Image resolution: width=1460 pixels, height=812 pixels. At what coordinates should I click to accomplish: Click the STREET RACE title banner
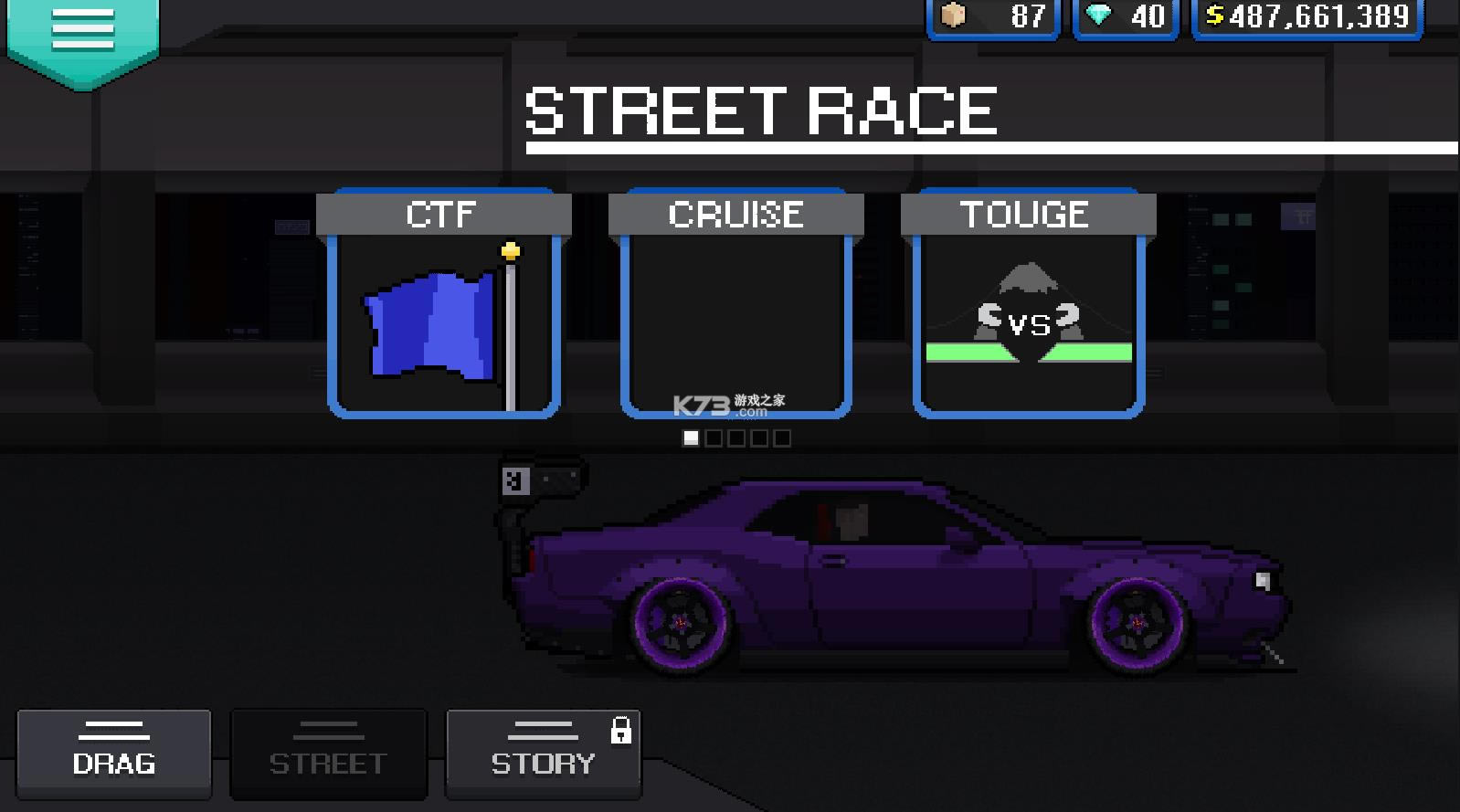[758, 110]
